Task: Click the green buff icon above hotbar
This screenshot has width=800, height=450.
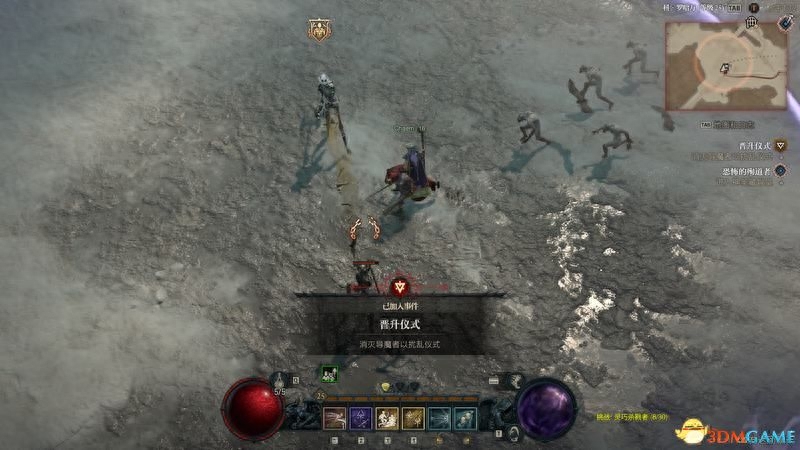Action: (x=328, y=374)
